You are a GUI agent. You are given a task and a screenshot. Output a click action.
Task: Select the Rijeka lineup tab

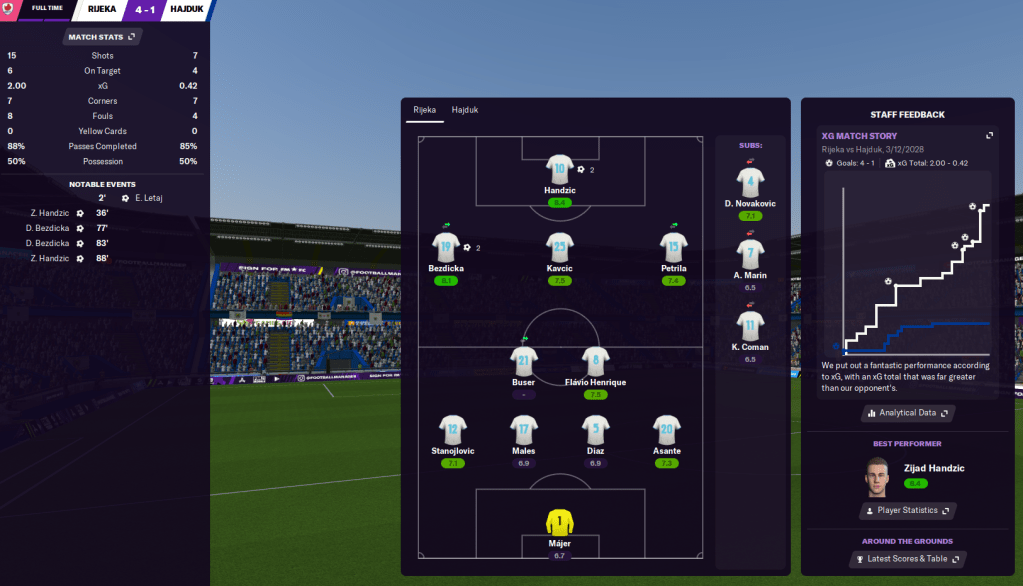click(425, 110)
